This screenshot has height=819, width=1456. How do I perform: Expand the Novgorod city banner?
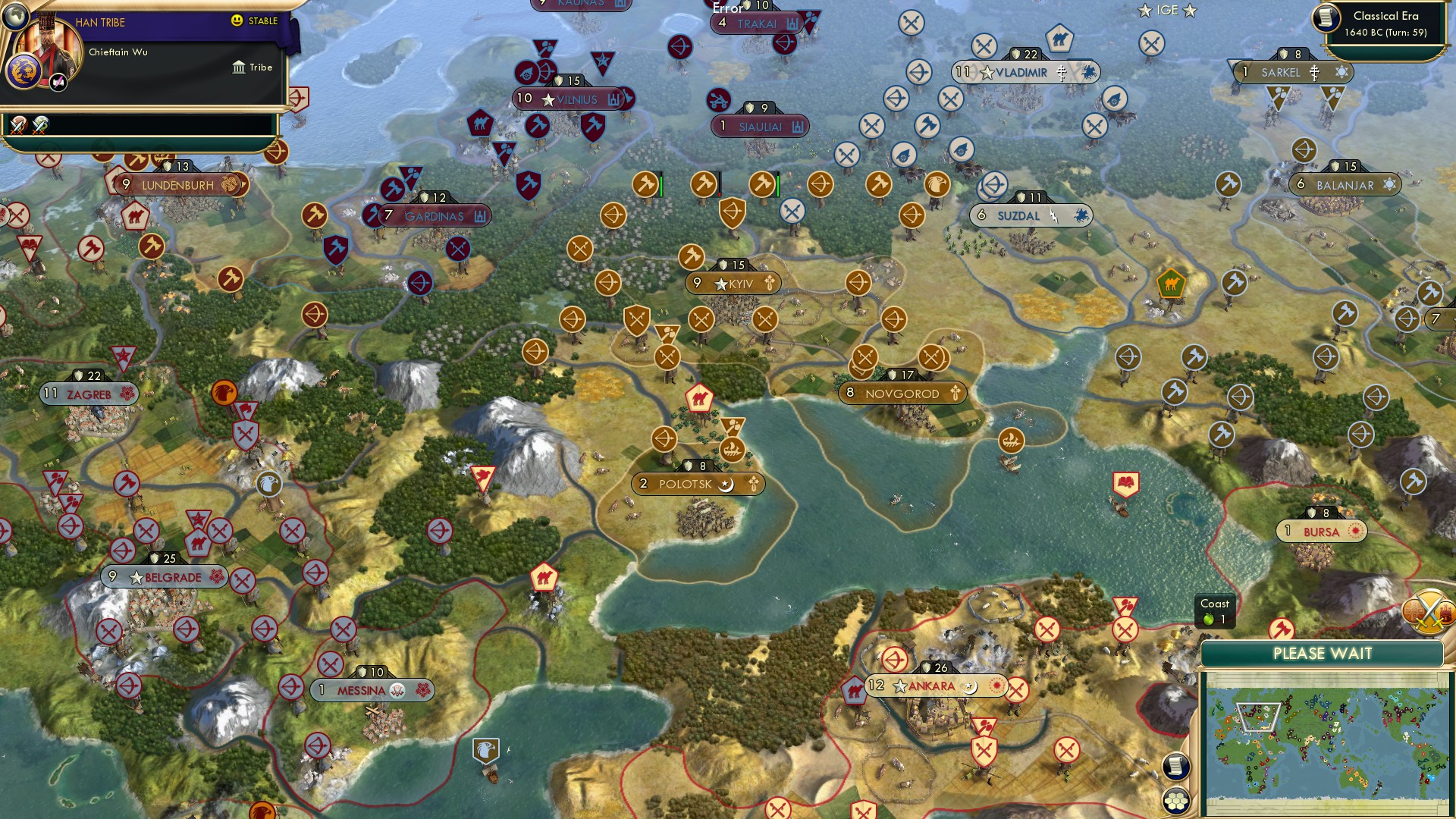[902, 393]
